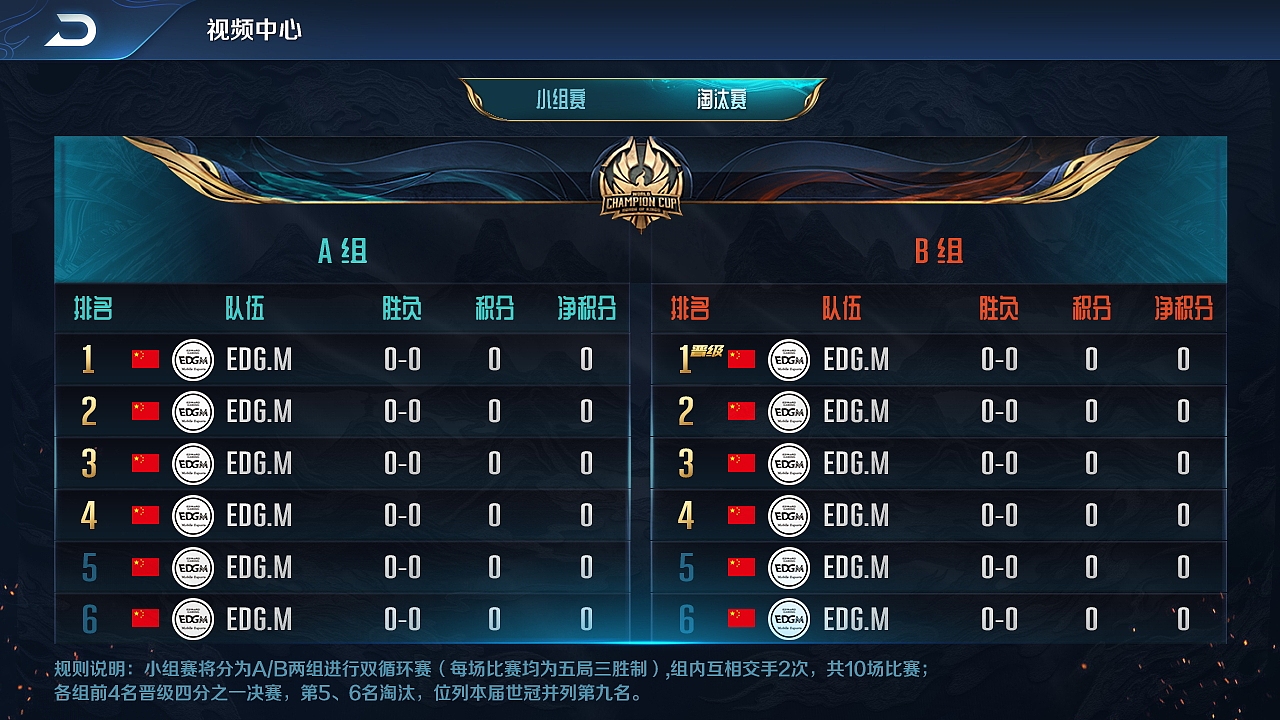This screenshot has width=1280, height=720.
Task: Click the 胜负 column header in Group A
Action: point(401,308)
